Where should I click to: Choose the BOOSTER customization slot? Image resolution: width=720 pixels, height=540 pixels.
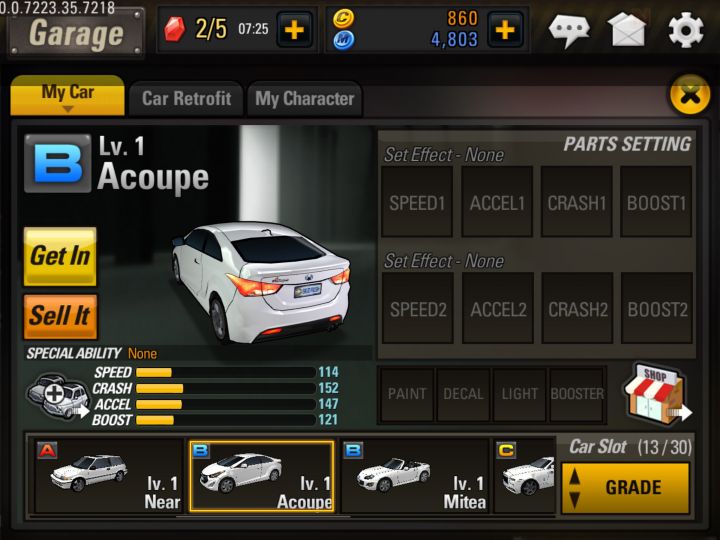[x=577, y=394]
